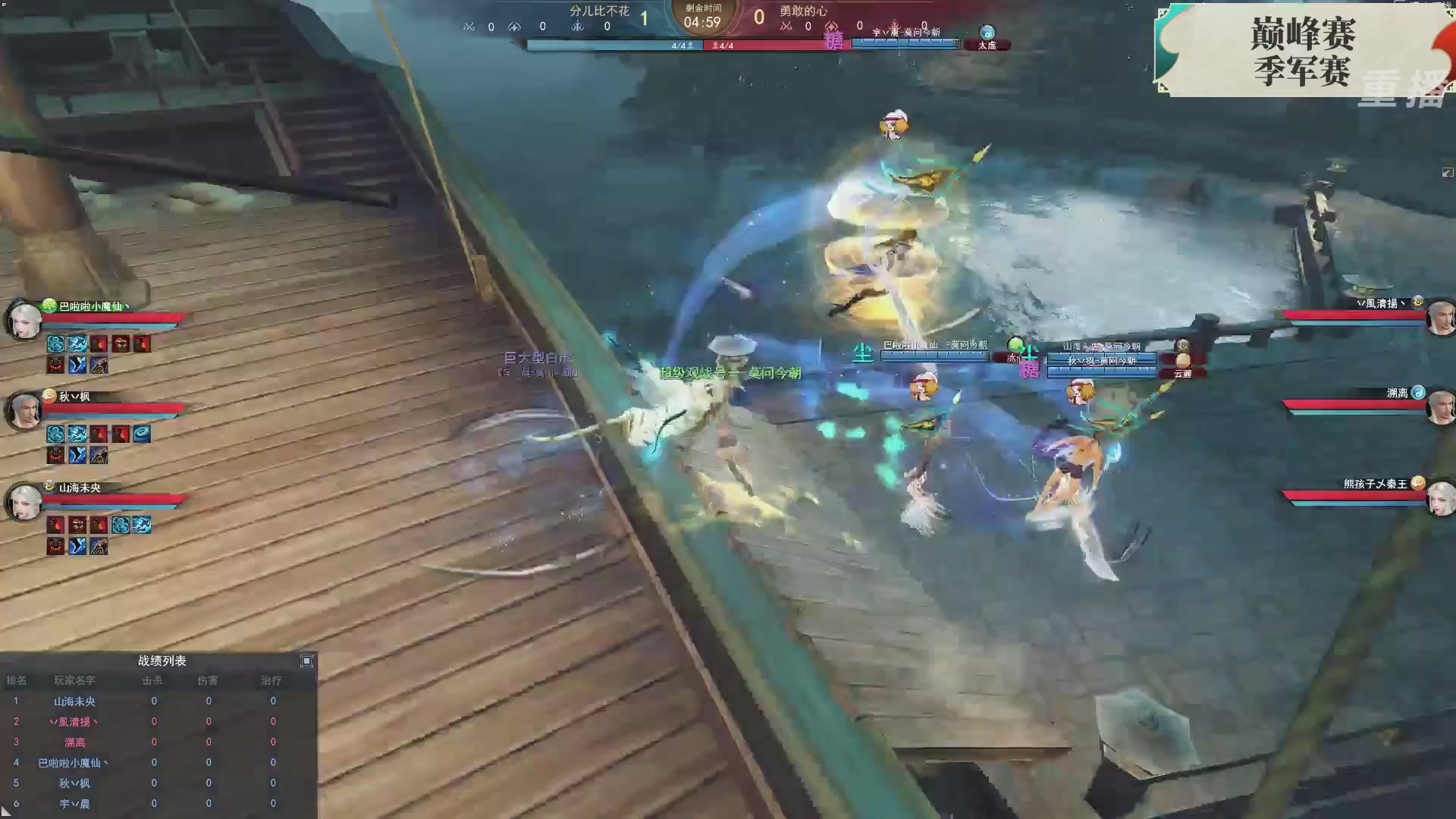Click the green flower emblem beside 巴啦啦小魔仙丶
This screenshot has width=1456, height=819.
pyautogui.click(x=49, y=306)
